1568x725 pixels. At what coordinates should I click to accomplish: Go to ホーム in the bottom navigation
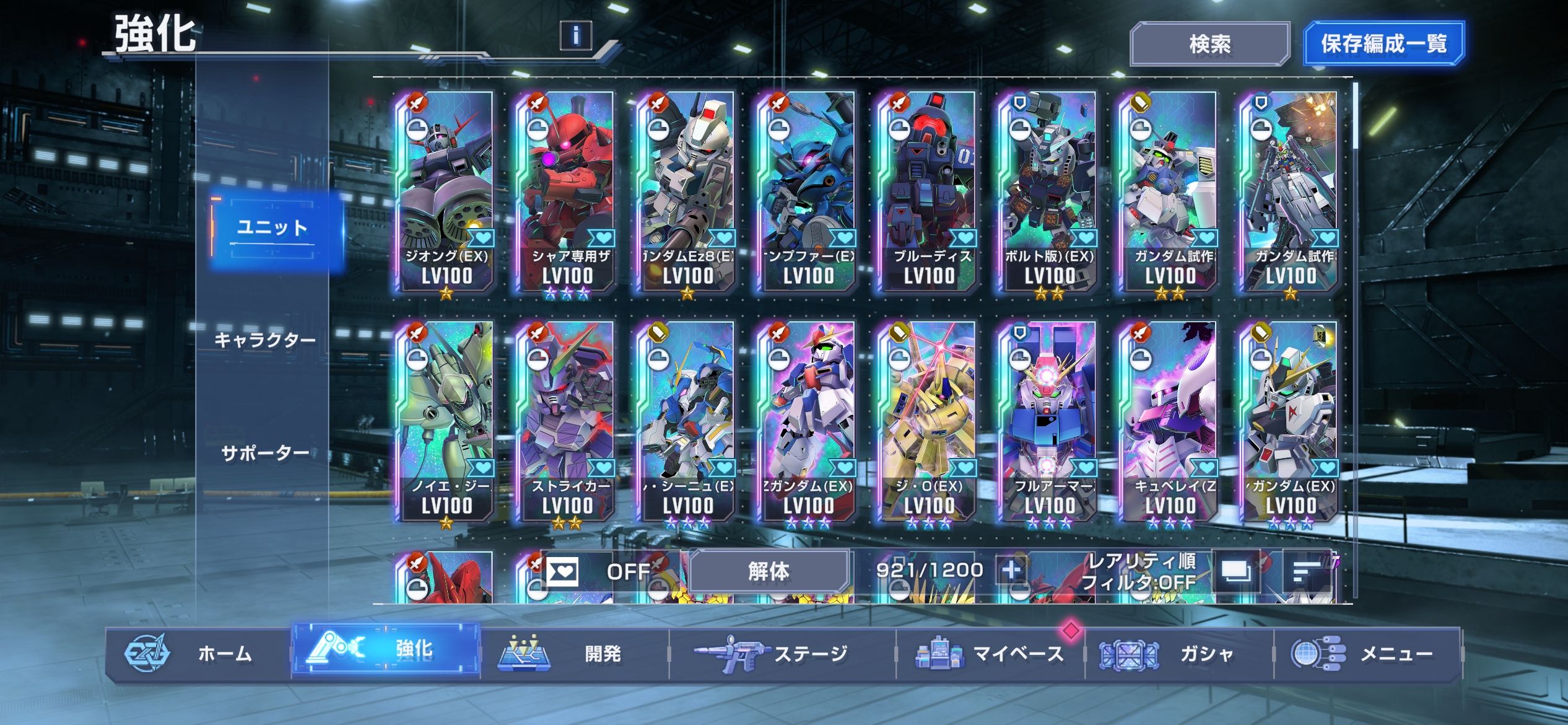pyautogui.click(x=198, y=653)
